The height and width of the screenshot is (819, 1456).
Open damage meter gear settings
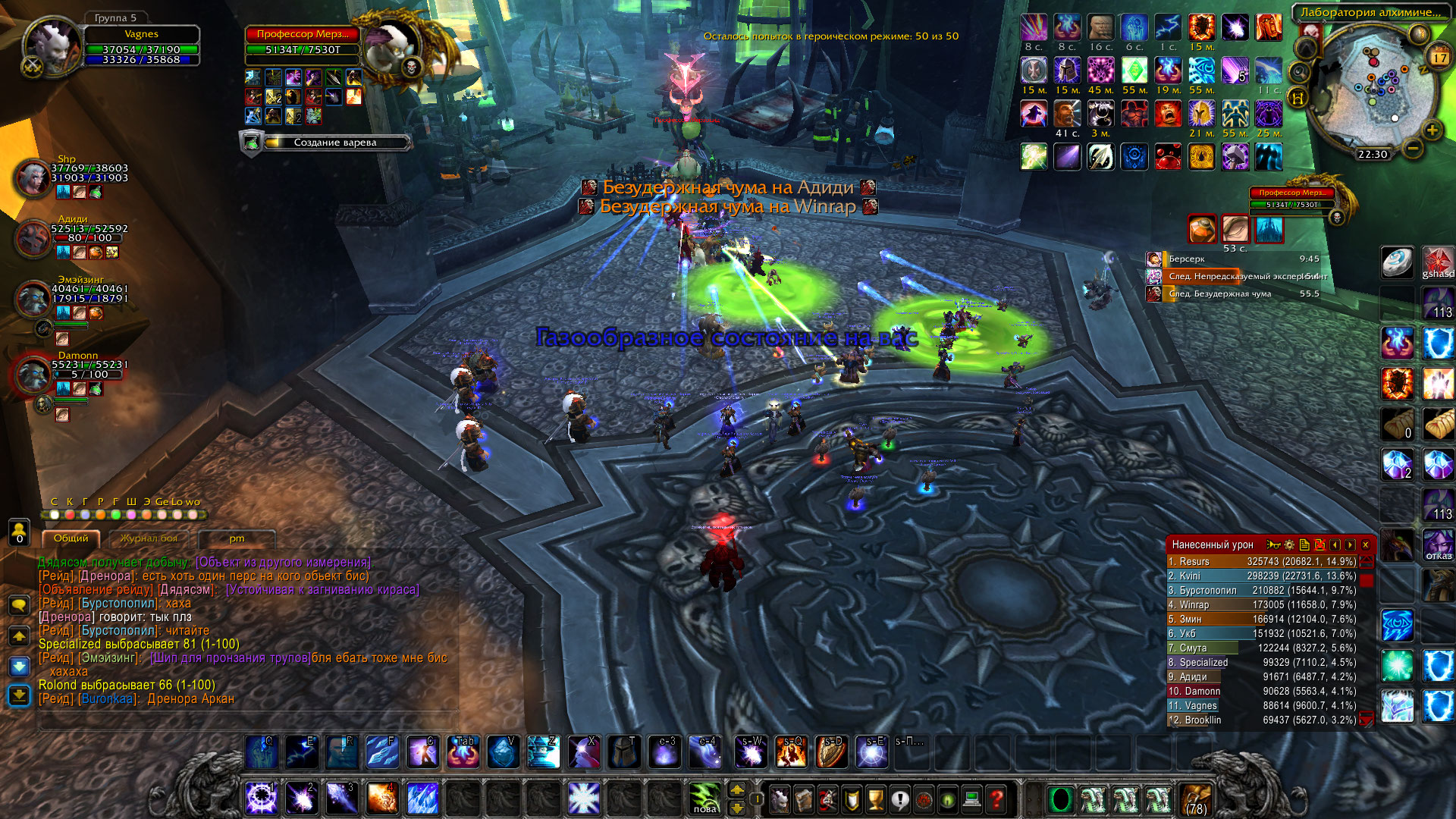pos(1289,544)
